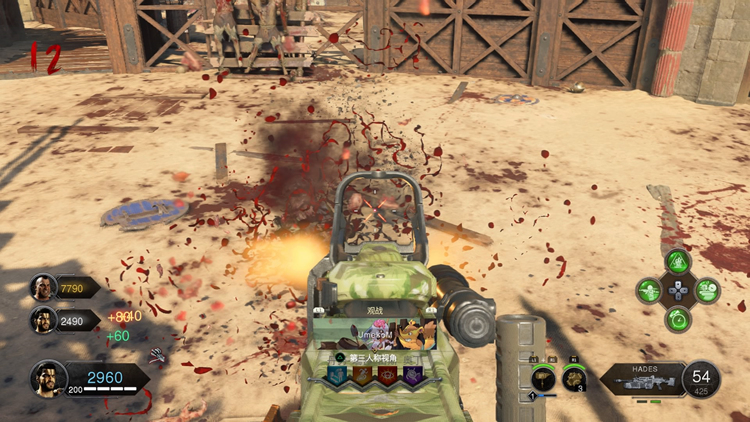Activate the bottom stopwatch elixir
Screen dimensions: 750x422
point(677,319)
